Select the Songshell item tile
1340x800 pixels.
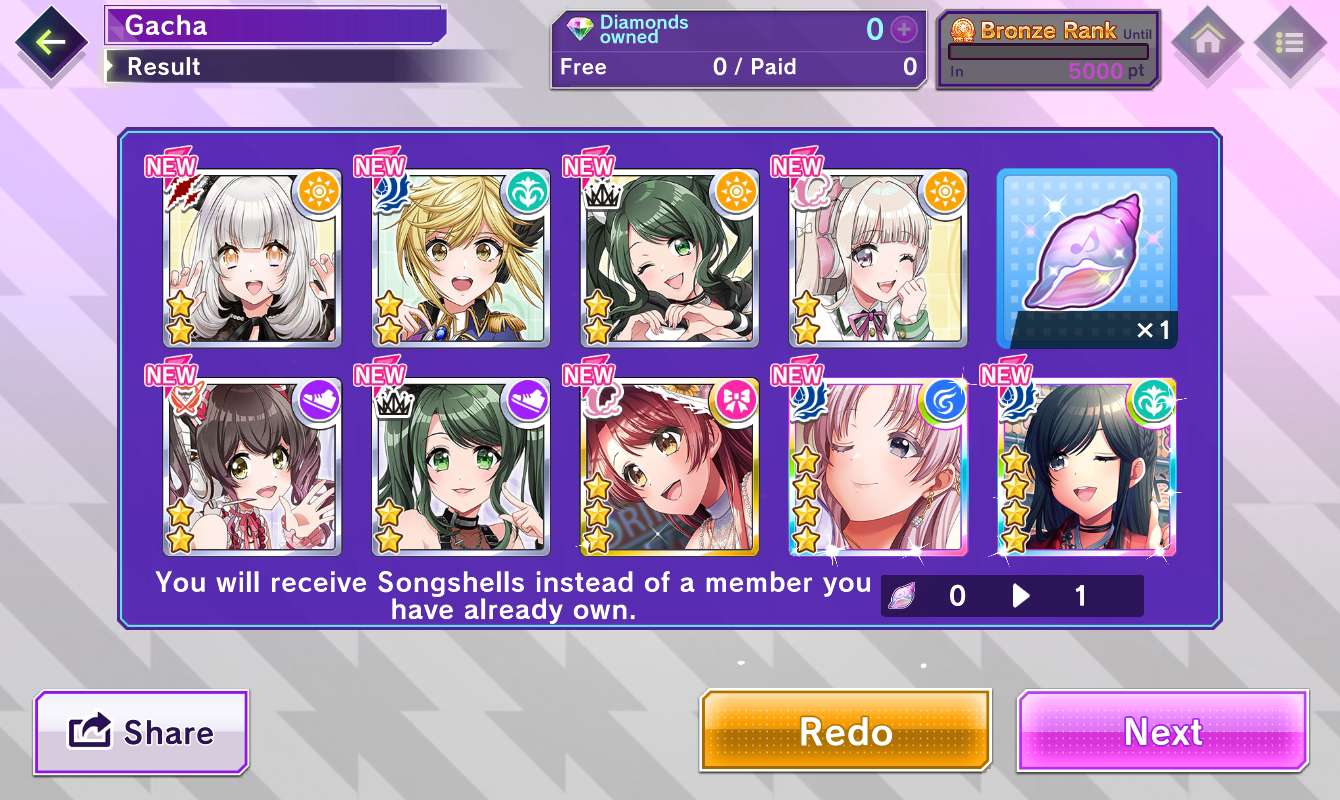tap(1087, 258)
